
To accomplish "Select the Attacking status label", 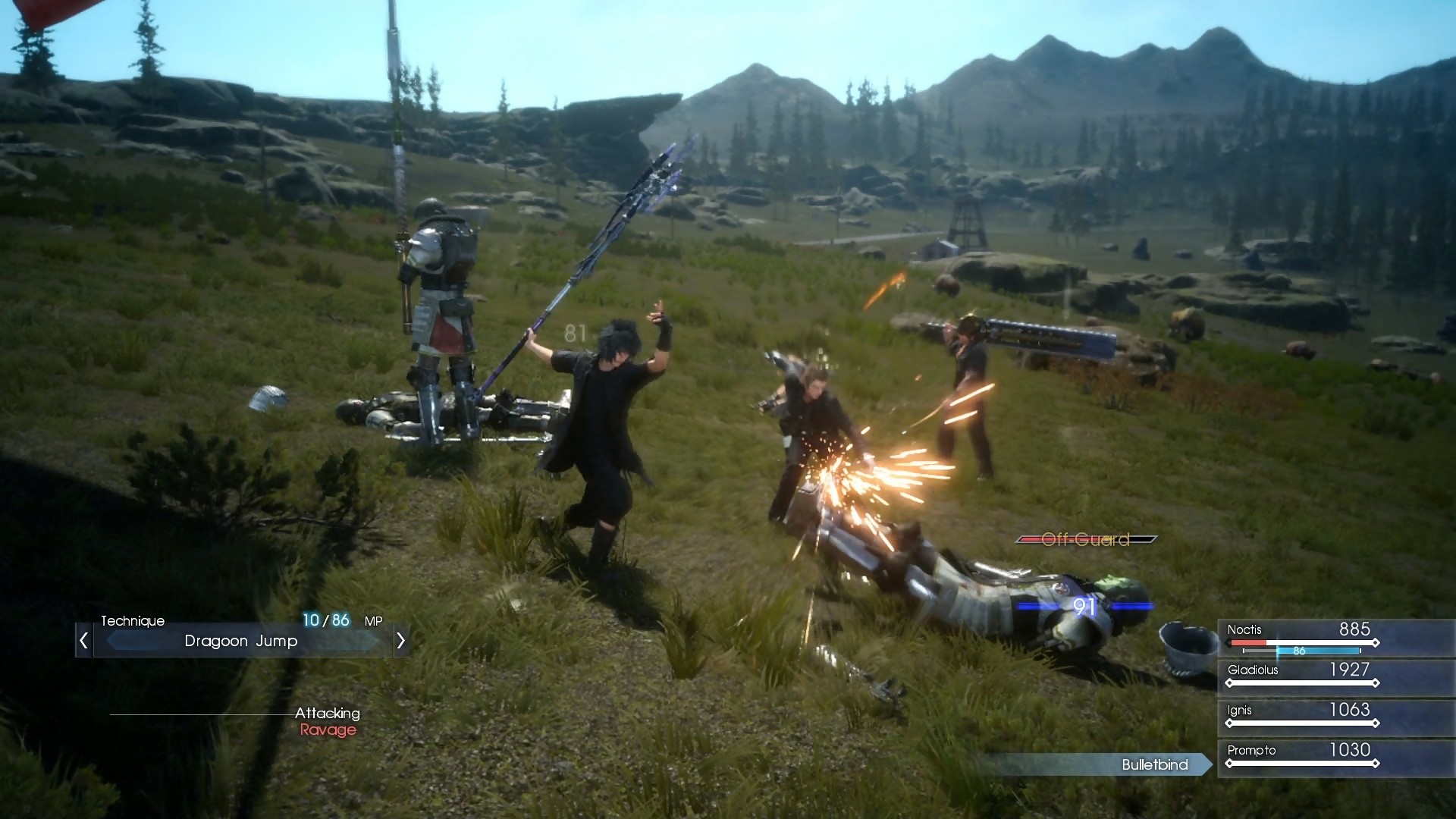I will pyautogui.click(x=328, y=713).
